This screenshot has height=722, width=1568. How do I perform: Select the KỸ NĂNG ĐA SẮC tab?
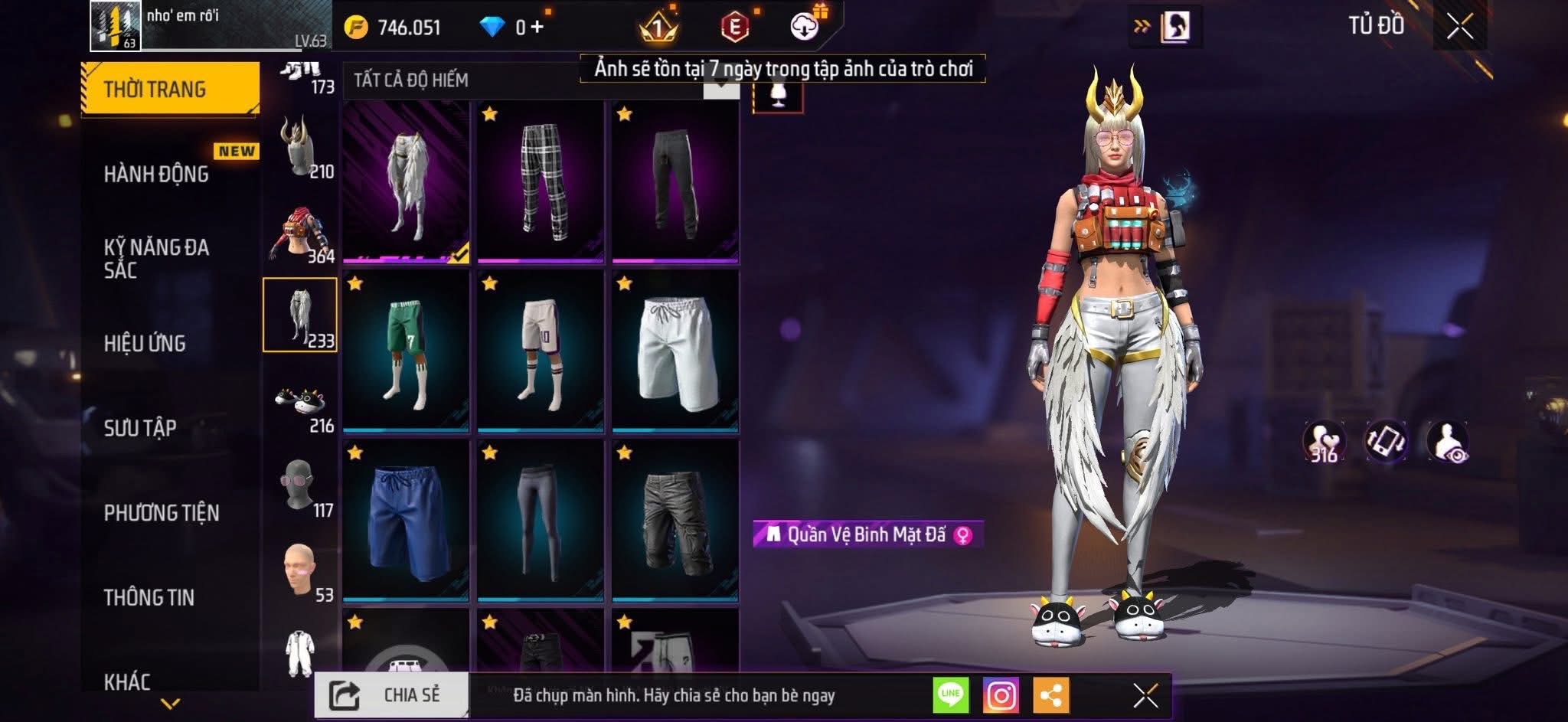pos(156,258)
